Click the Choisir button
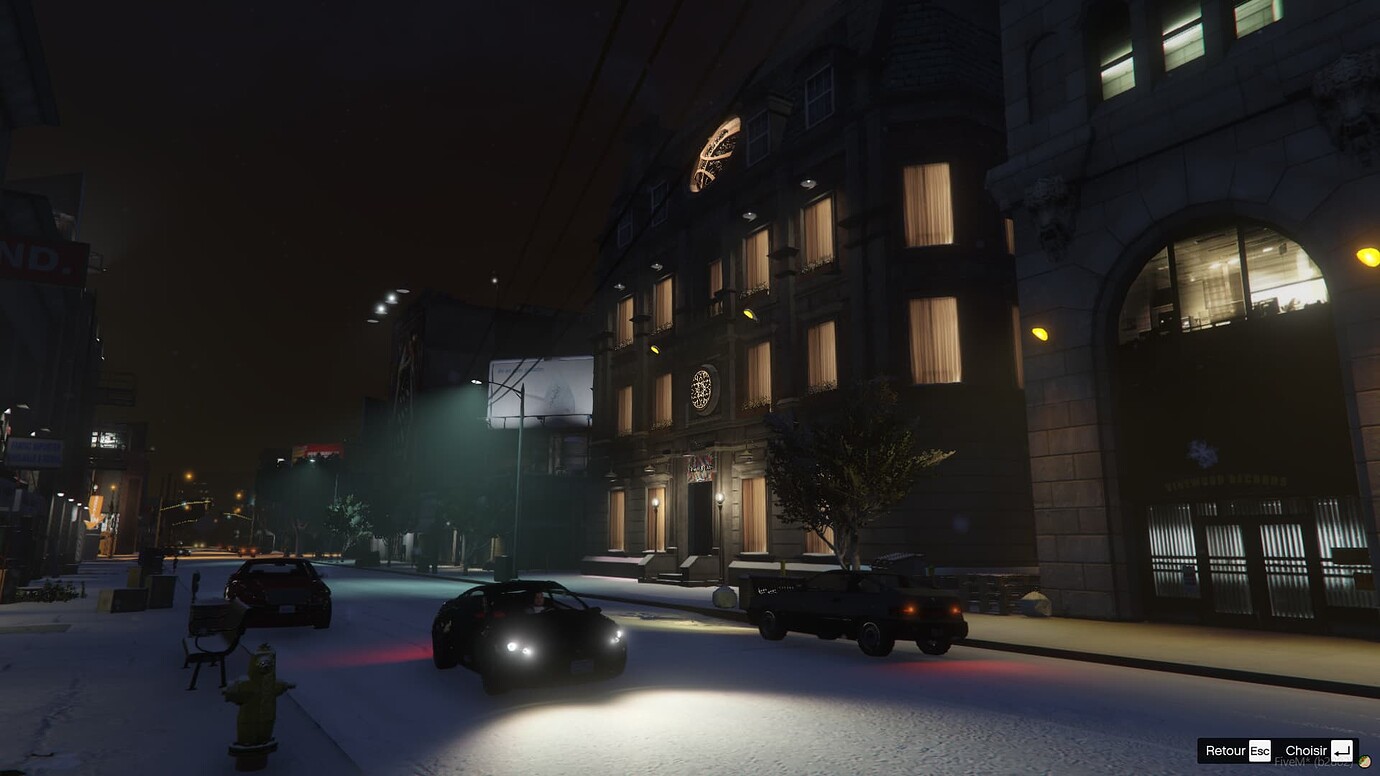Viewport: 1380px width, 776px height. [1305, 749]
